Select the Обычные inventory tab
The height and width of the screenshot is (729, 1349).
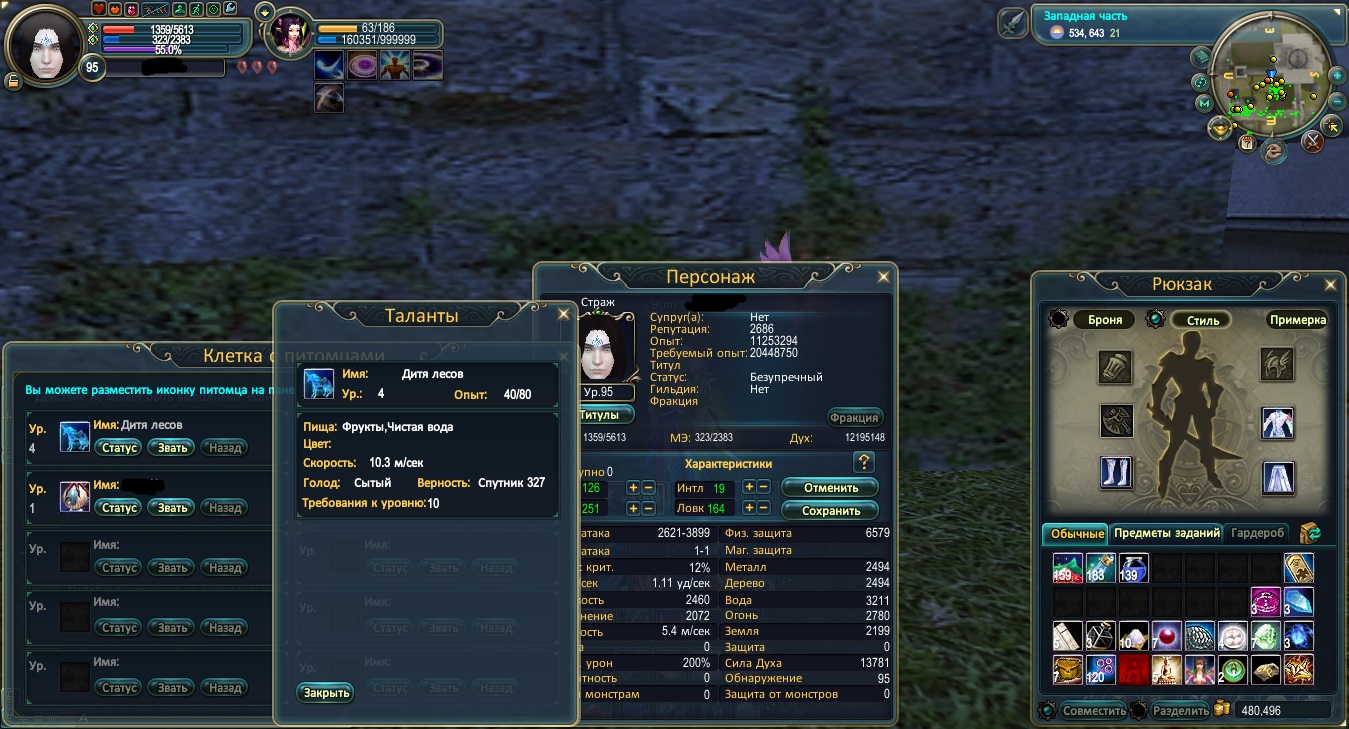[x=1076, y=533]
